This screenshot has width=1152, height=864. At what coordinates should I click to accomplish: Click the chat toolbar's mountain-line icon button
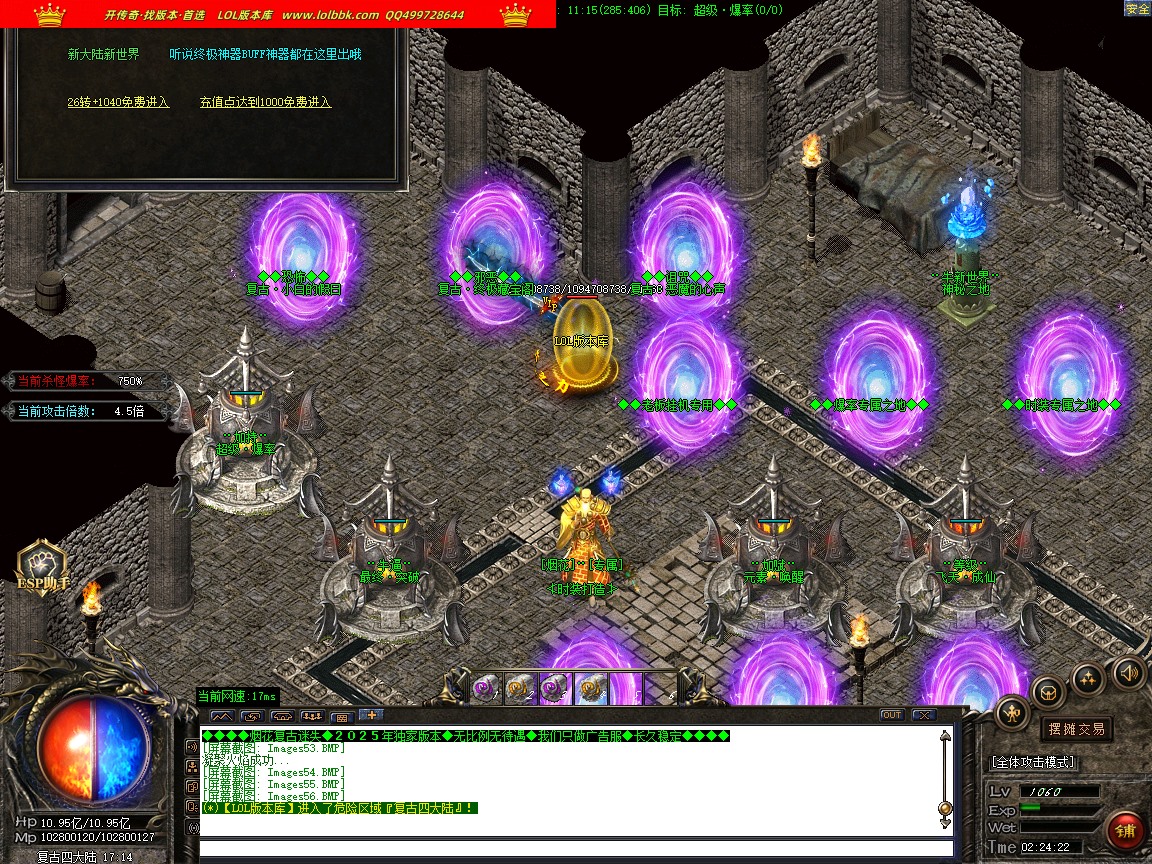coord(221,716)
